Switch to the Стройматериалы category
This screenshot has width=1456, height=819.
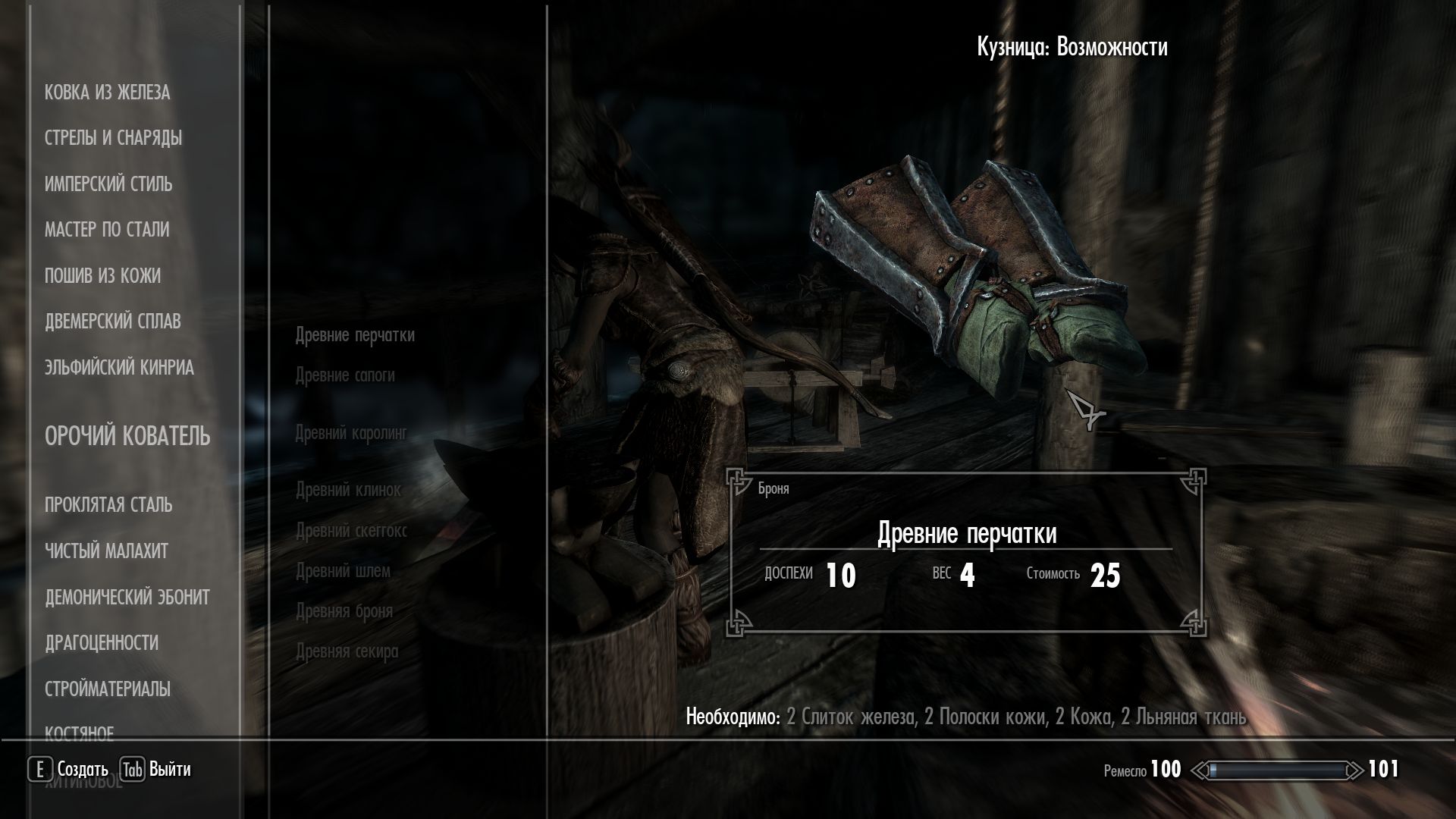107,689
